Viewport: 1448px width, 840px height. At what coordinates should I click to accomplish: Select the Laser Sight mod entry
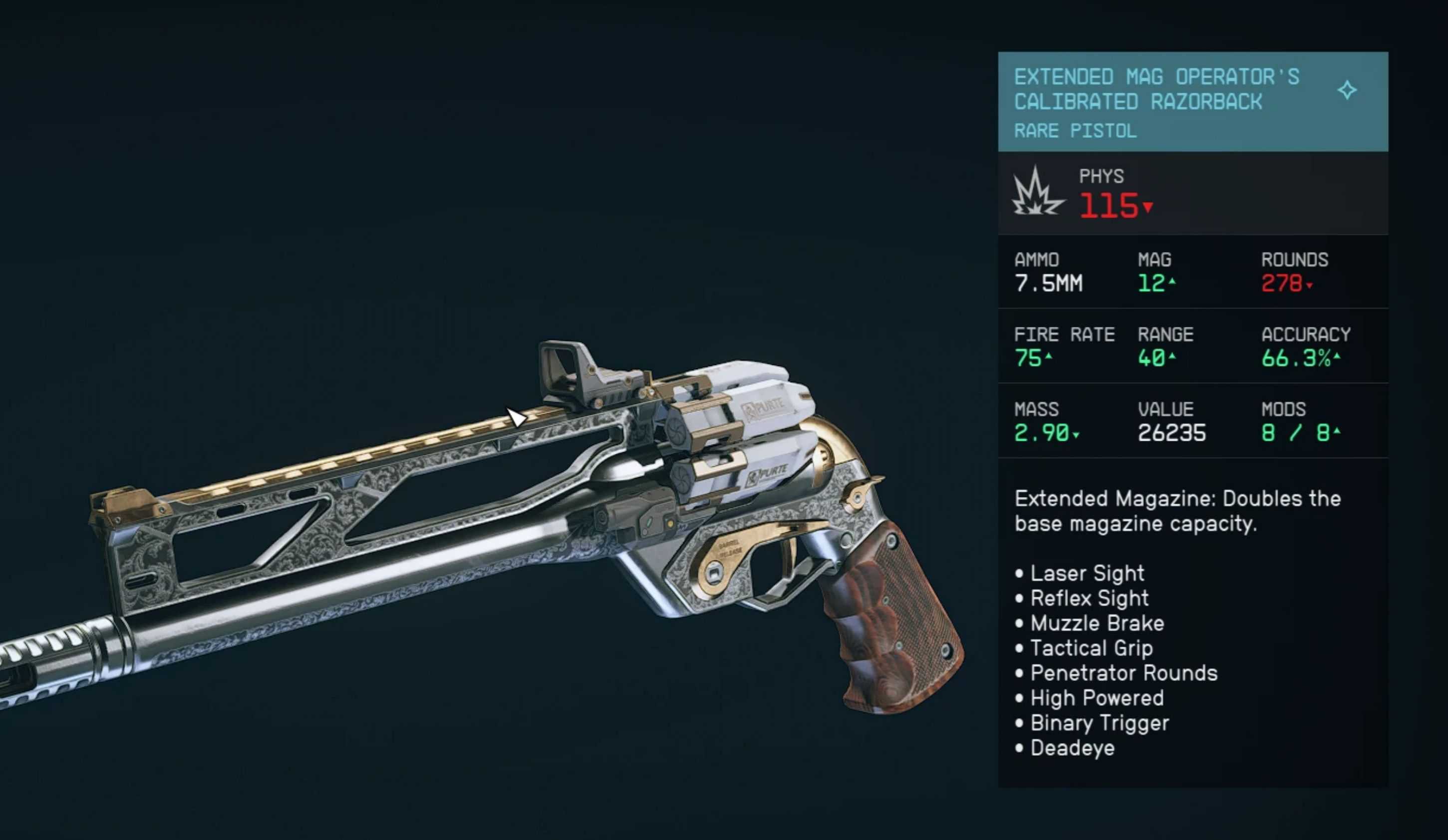point(1087,573)
